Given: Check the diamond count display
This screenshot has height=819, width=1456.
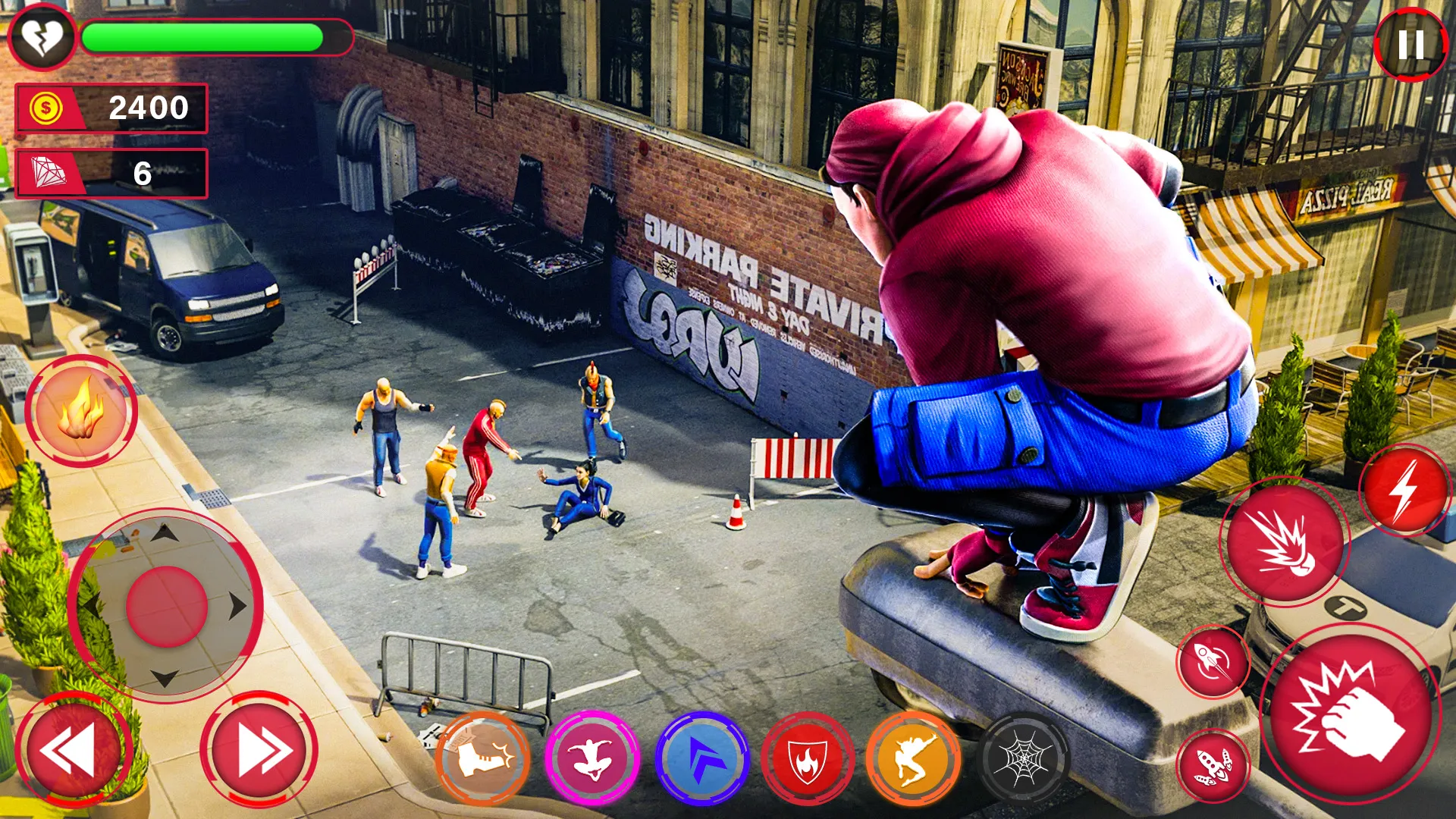Looking at the screenshot, I should point(114,173).
